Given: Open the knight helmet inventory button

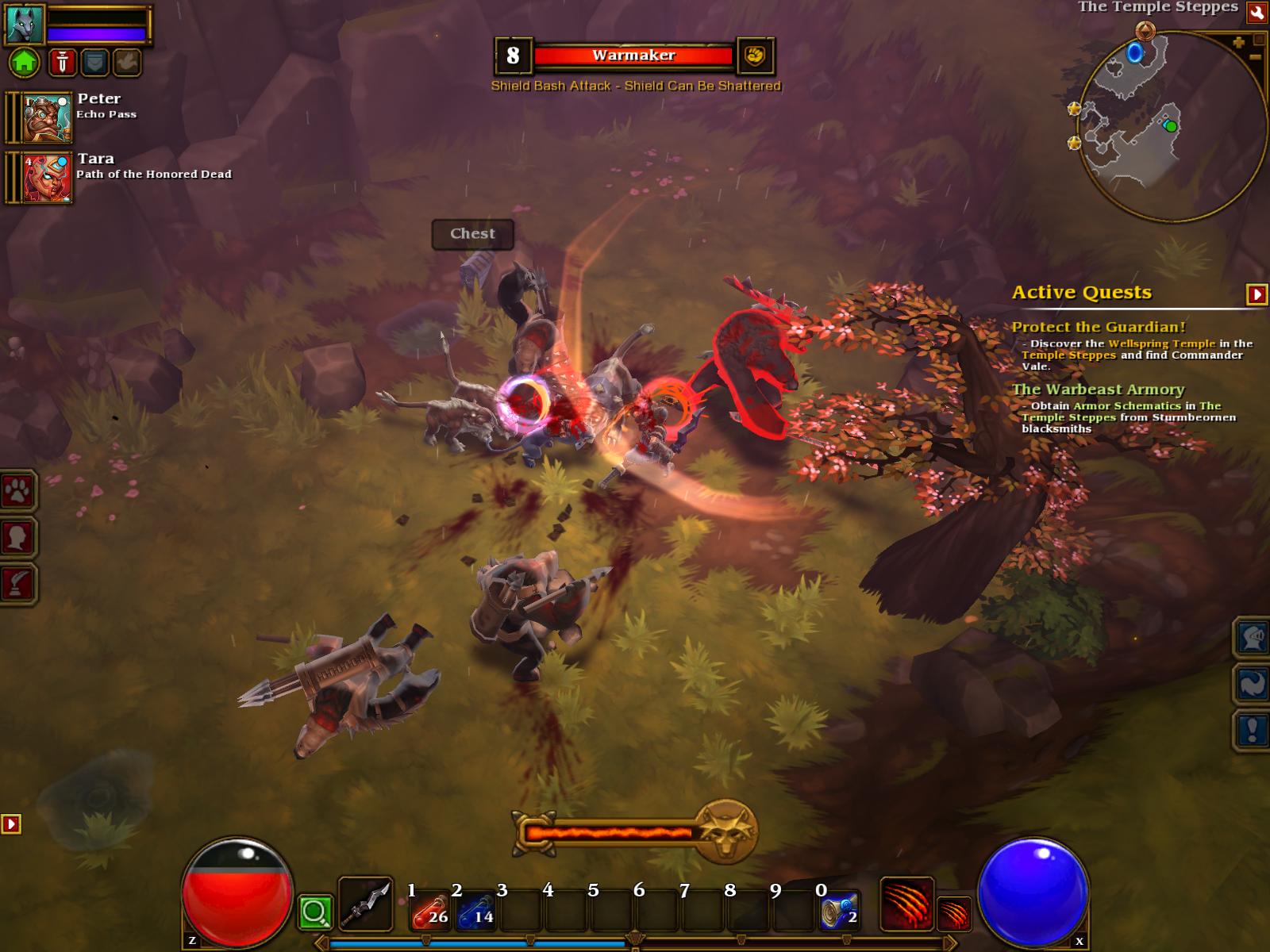Looking at the screenshot, I should point(1252,637).
